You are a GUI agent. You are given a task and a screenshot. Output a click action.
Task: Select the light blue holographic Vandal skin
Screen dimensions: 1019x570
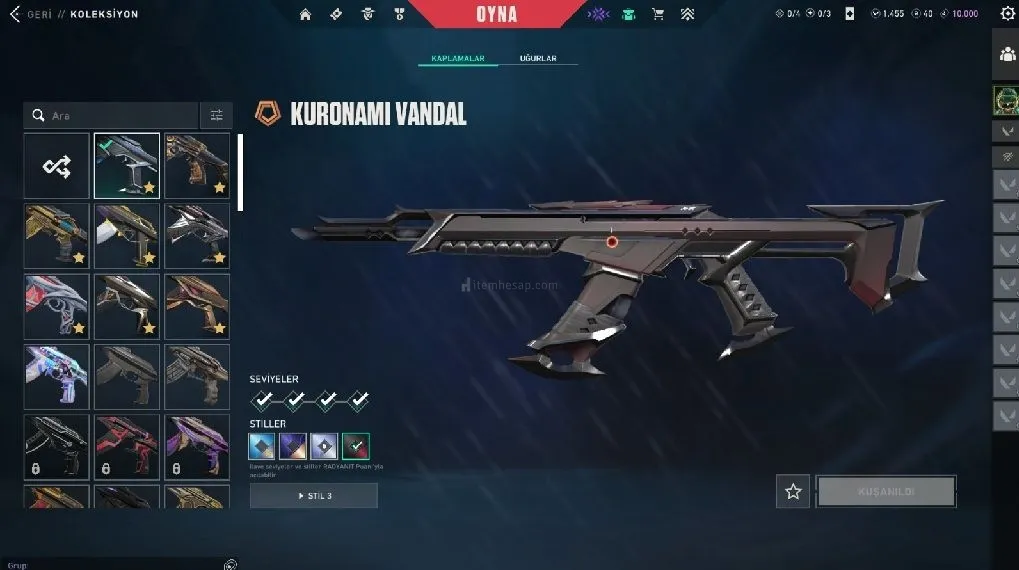click(x=56, y=377)
